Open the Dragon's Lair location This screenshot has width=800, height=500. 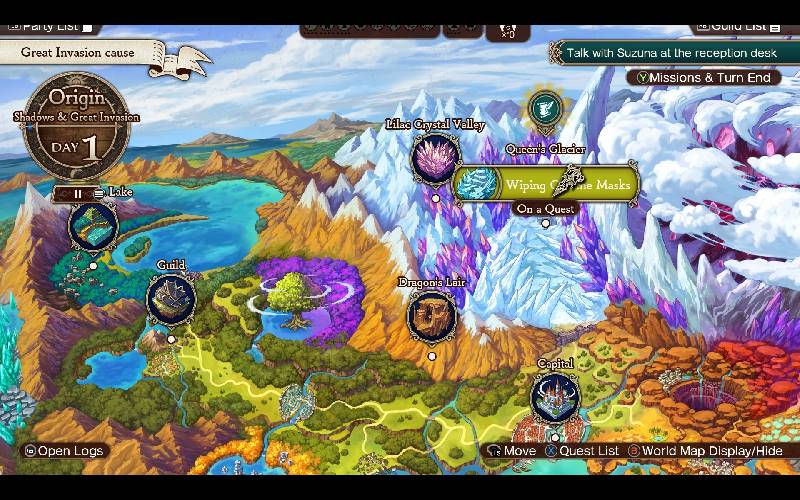tap(432, 315)
